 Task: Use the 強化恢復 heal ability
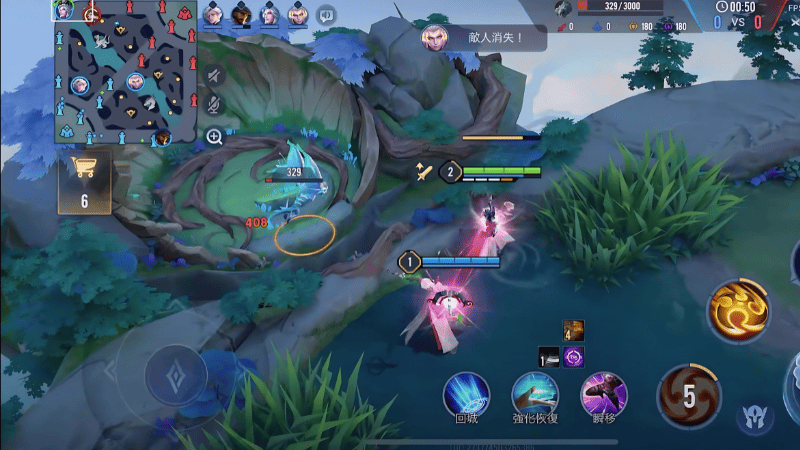[x=534, y=393]
